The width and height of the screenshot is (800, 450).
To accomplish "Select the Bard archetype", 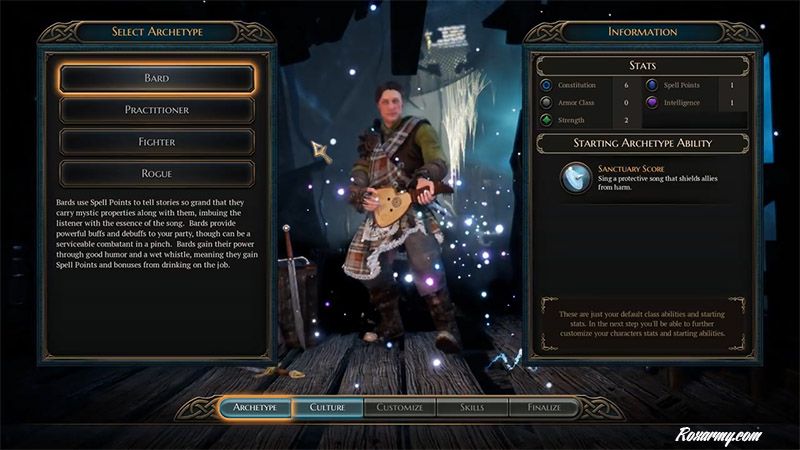I will pyautogui.click(x=156, y=78).
